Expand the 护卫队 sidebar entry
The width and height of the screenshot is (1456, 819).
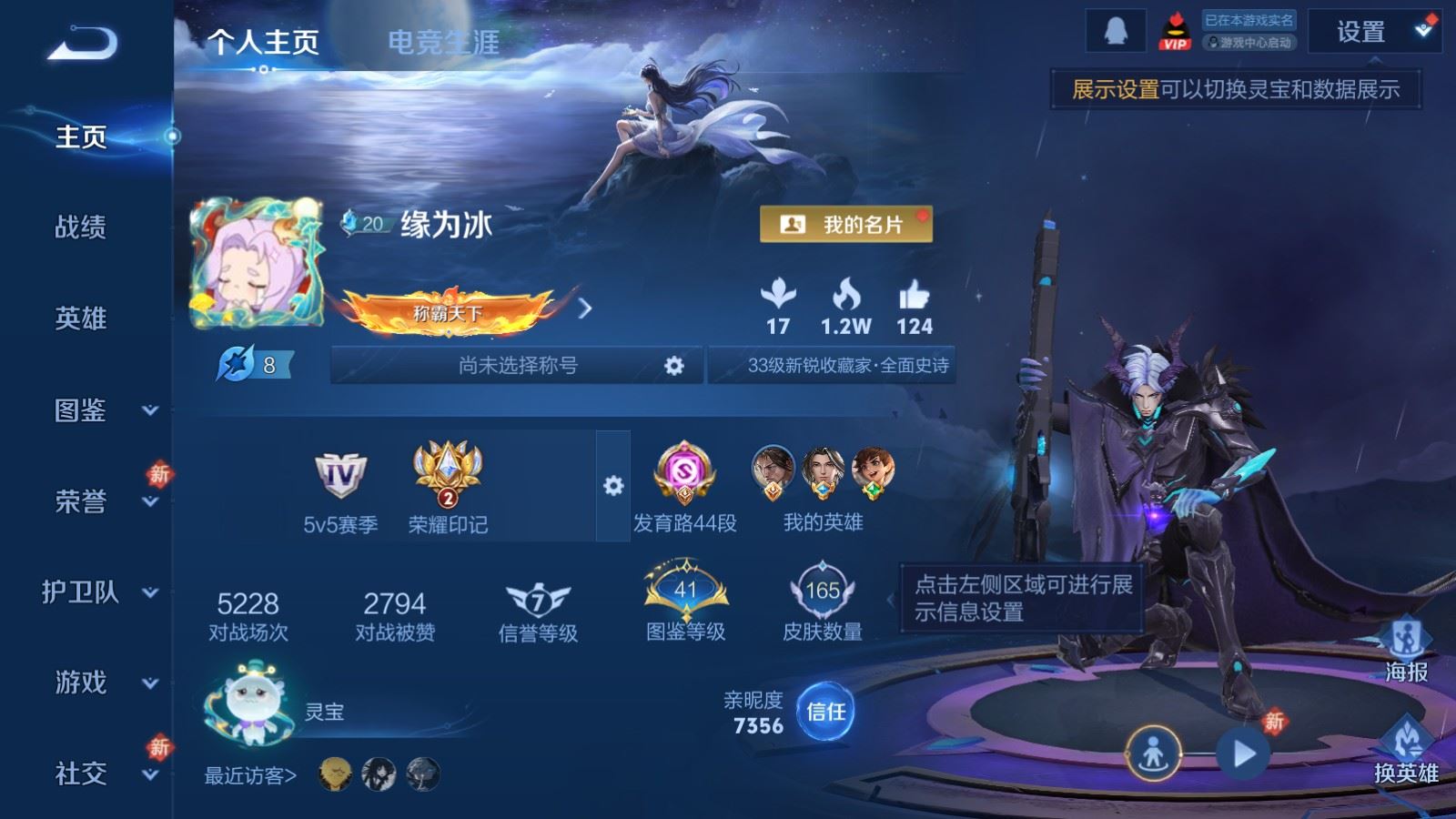[98, 592]
